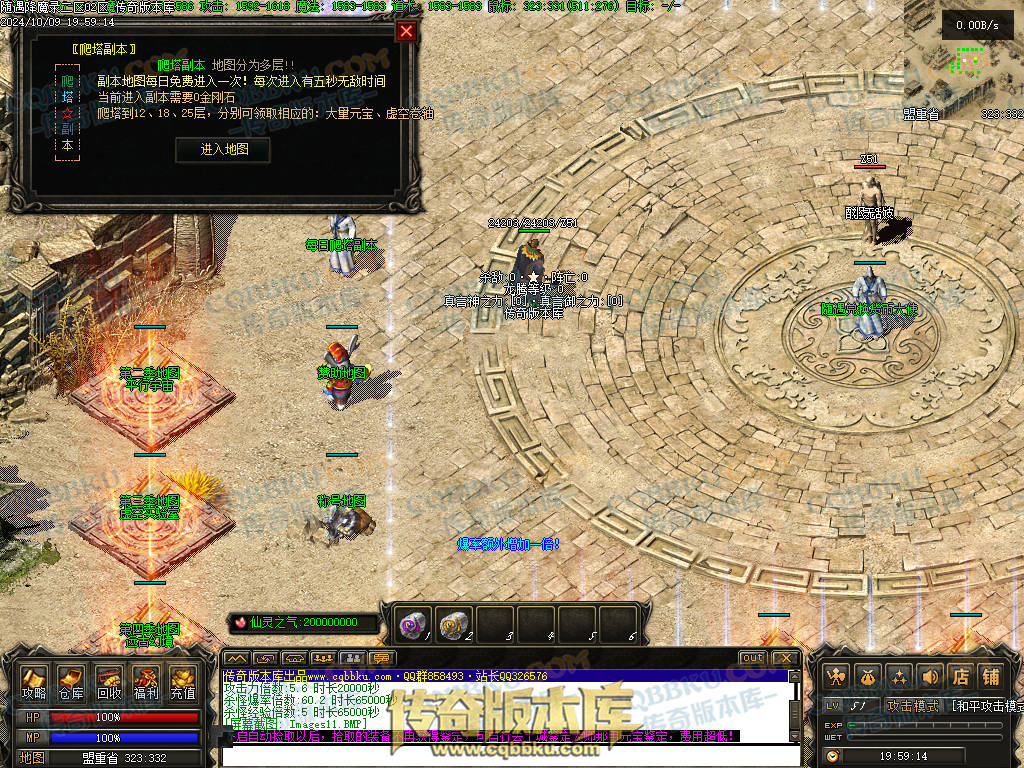Open the 攻略 guide icon
Image resolution: width=1024 pixels, height=768 pixels.
(x=33, y=681)
